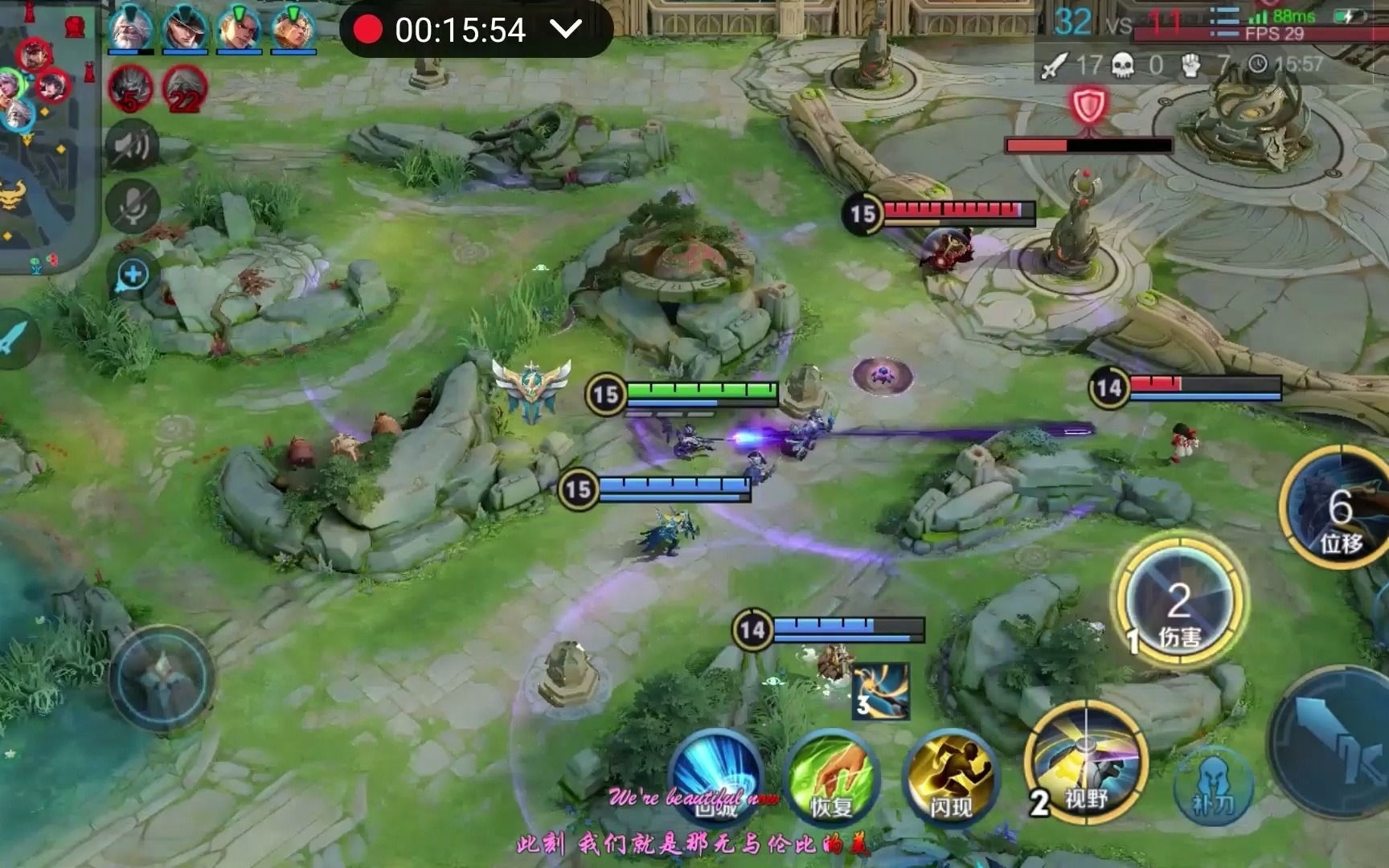This screenshot has height=868, width=1389.
Task: Toggle the muted microphone icon
Action: point(133,206)
